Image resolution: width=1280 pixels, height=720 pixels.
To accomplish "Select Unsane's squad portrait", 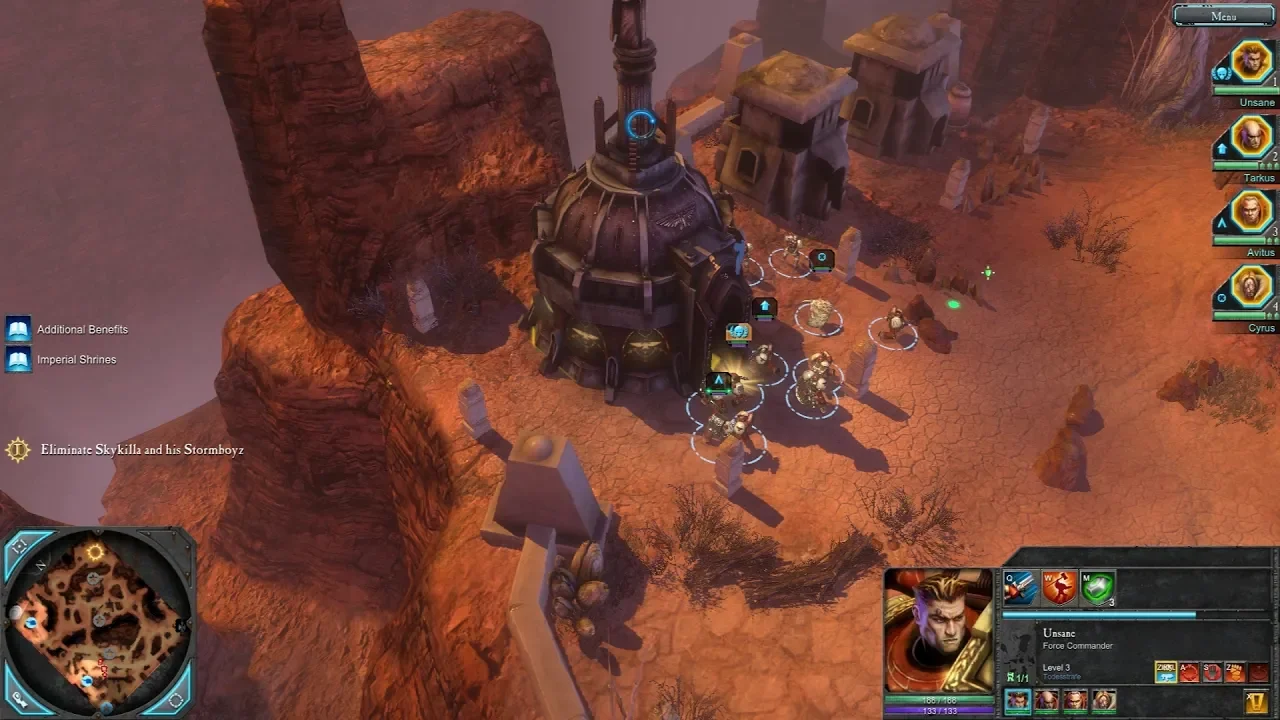I will [1251, 62].
